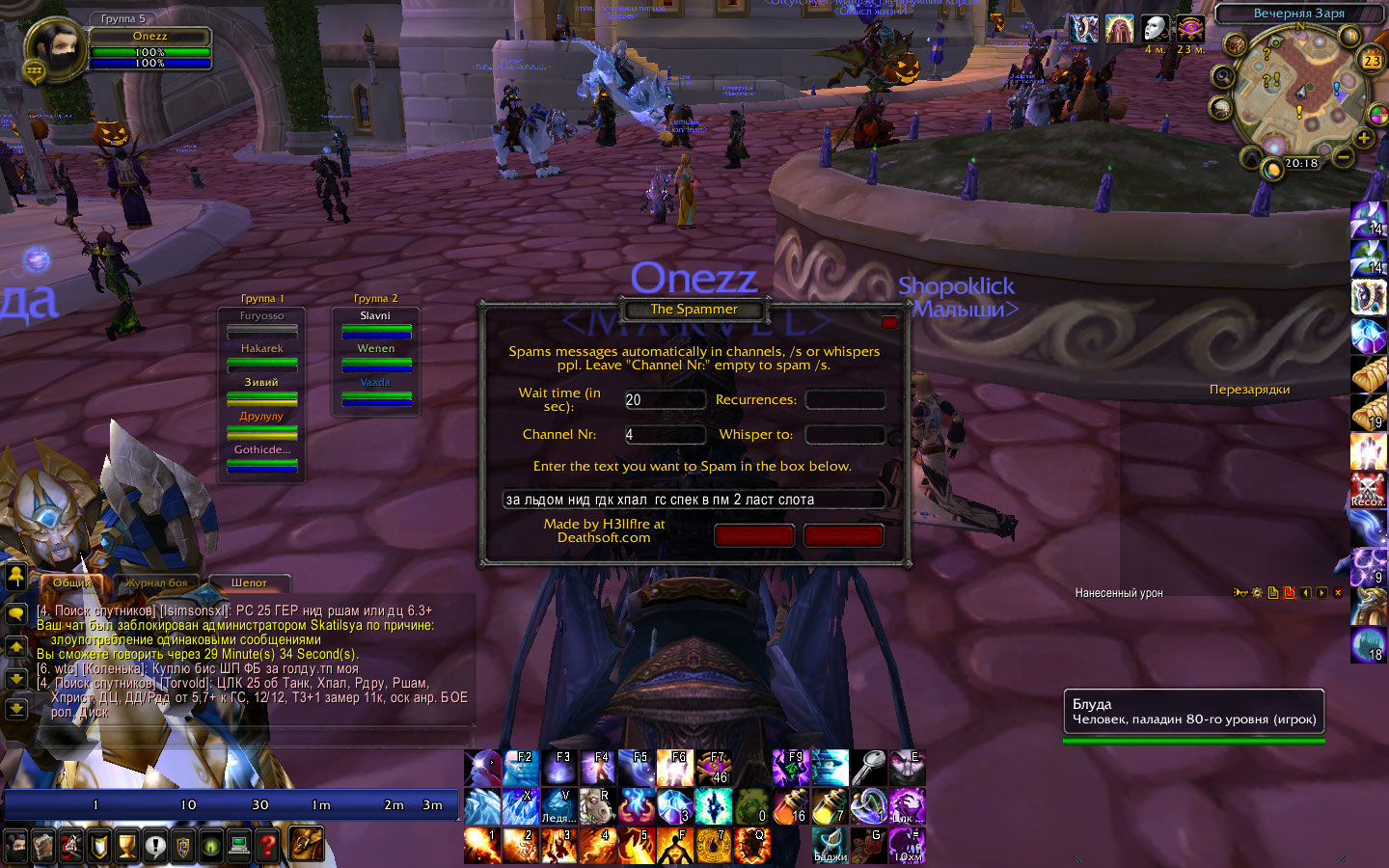Zoom in the minimap with plus button

coord(1364,138)
